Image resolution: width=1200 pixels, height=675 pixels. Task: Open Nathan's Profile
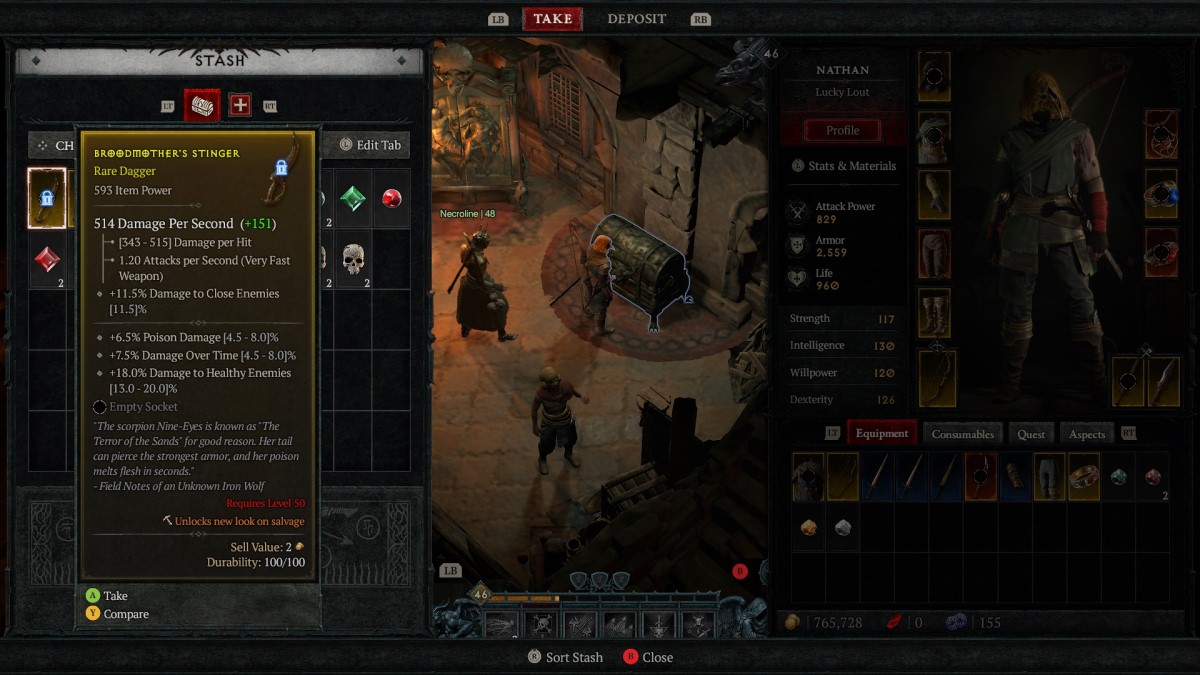(842, 130)
